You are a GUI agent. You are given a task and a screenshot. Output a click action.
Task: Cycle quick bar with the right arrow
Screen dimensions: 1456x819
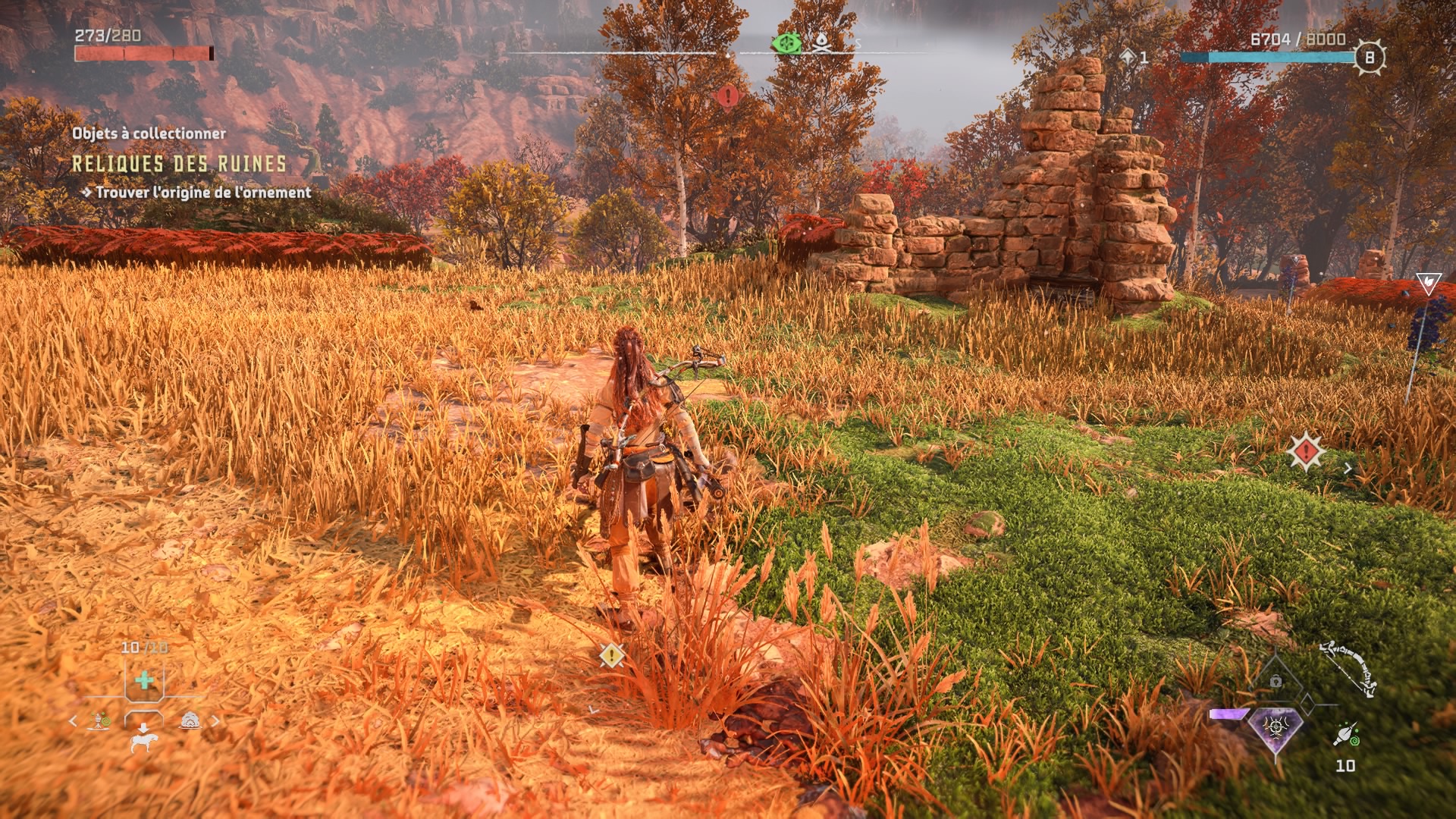click(215, 720)
